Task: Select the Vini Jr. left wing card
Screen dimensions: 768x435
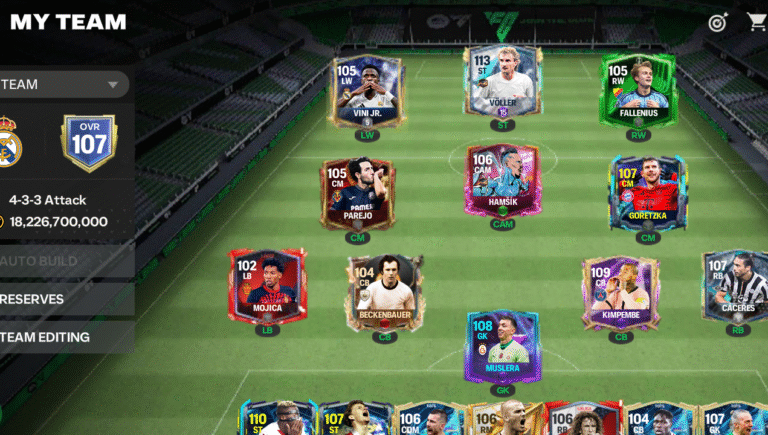Action: (x=366, y=93)
